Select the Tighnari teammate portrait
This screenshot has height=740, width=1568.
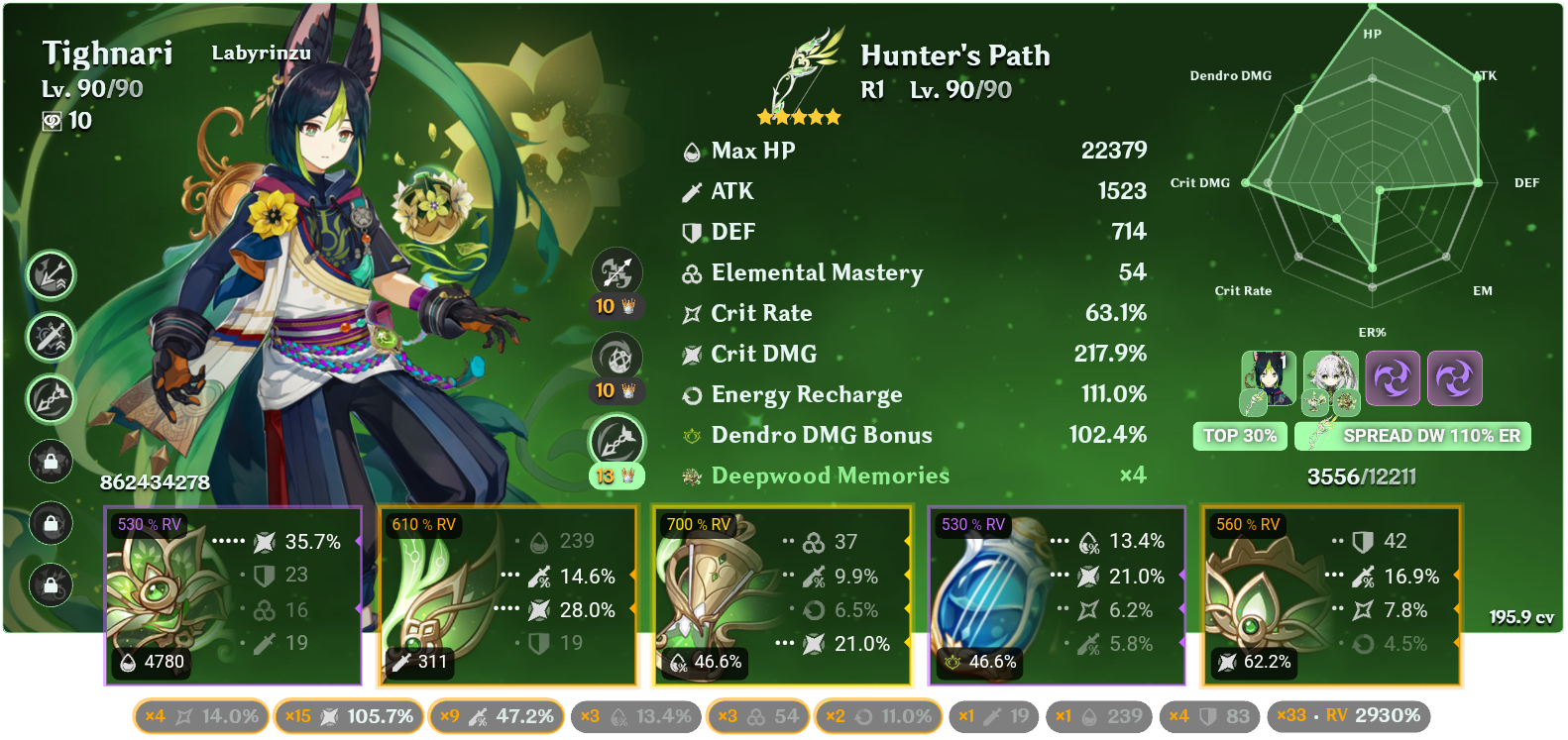pyautogui.click(x=1268, y=376)
